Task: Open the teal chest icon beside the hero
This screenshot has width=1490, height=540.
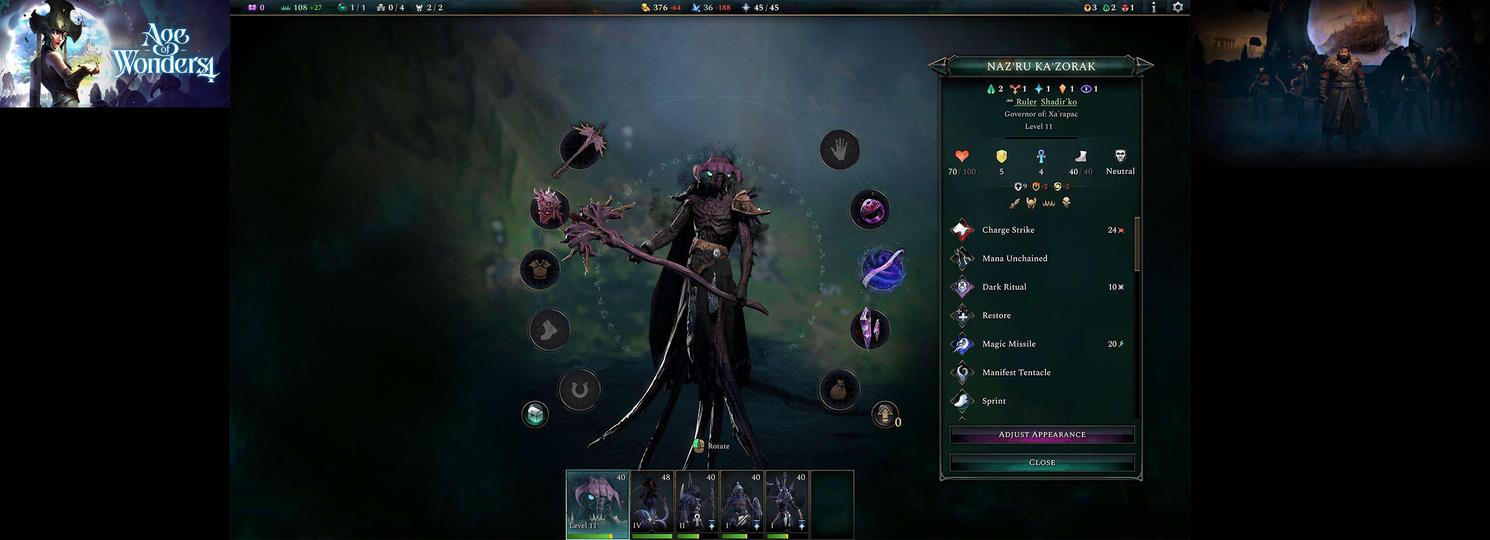Action: (x=535, y=414)
